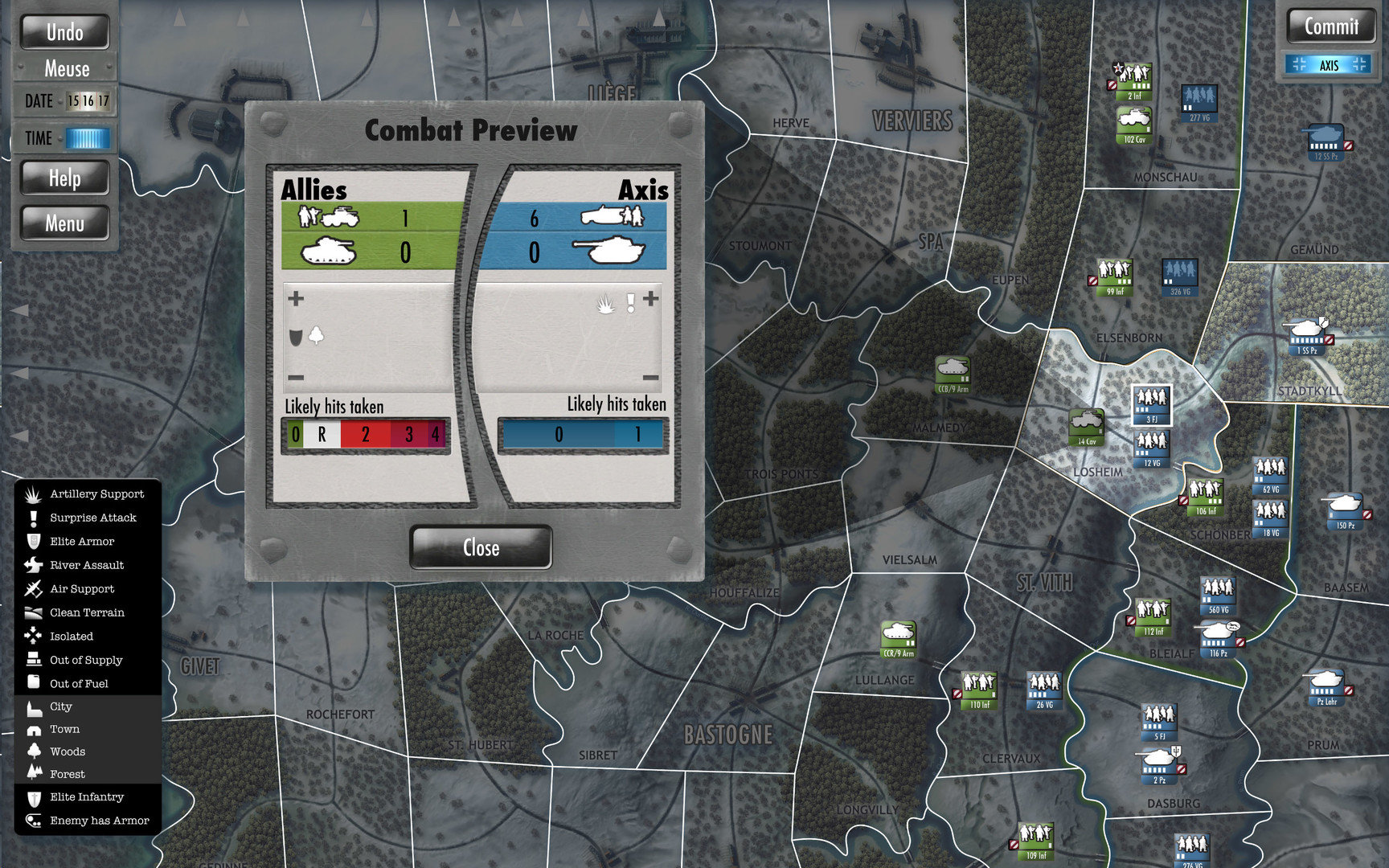Close the Combat Preview dialog
This screenshot has width=1389, height=868.
click(x=480, y=547)
